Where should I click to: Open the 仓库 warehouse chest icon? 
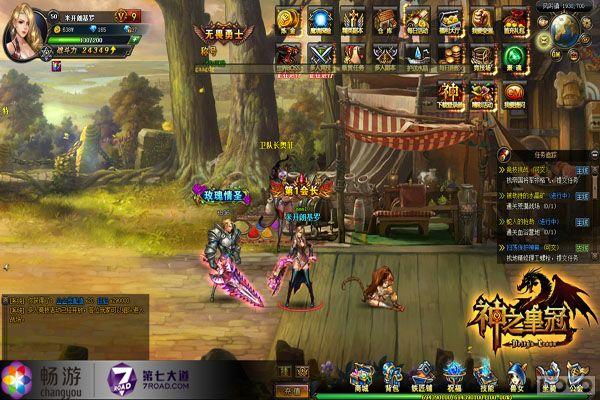click(x=383, y=18)
